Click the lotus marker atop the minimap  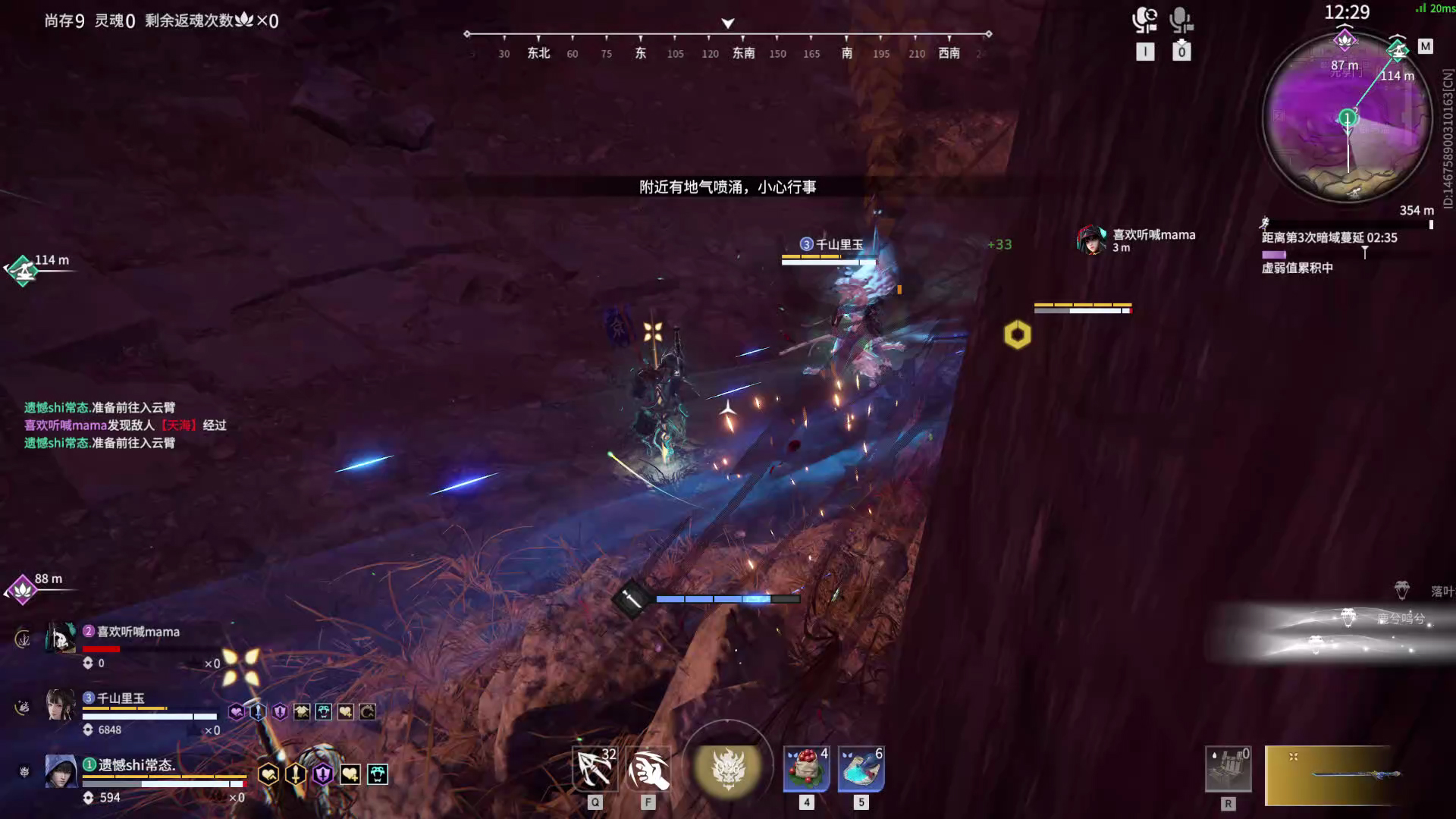pos(1346,39)
